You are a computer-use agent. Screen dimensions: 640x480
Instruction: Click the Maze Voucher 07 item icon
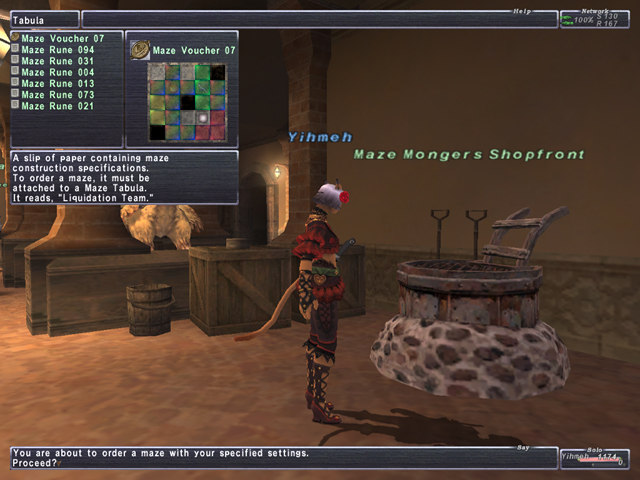pos(140,49)
